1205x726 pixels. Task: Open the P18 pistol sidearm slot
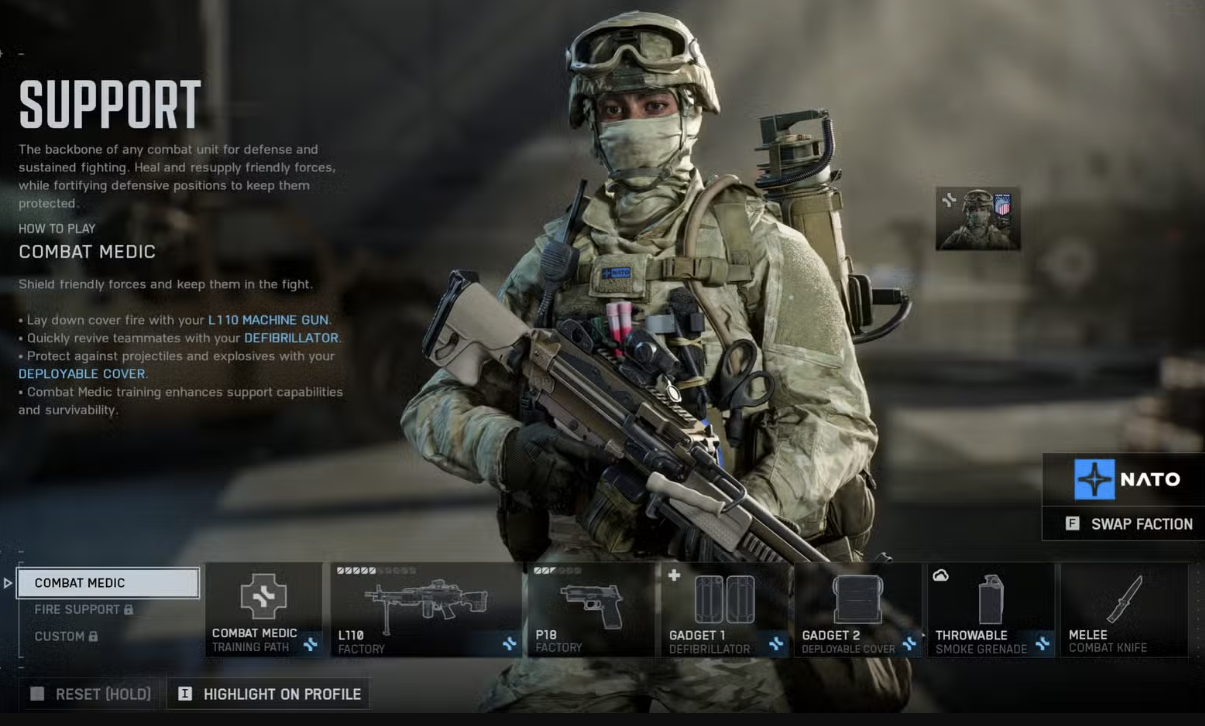(x=591, y=609)
